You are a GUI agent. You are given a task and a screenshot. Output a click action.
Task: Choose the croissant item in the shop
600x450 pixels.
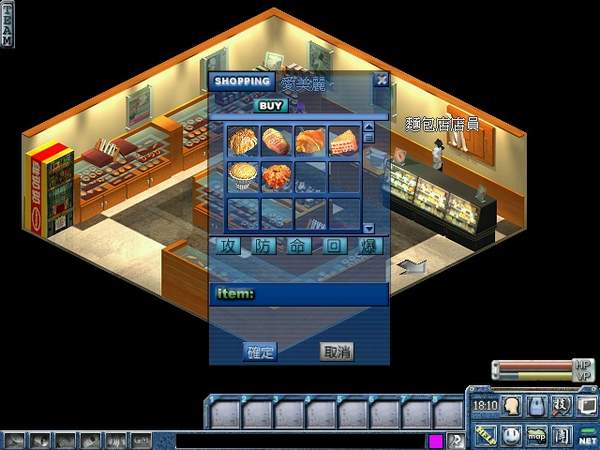coord(310,140)
